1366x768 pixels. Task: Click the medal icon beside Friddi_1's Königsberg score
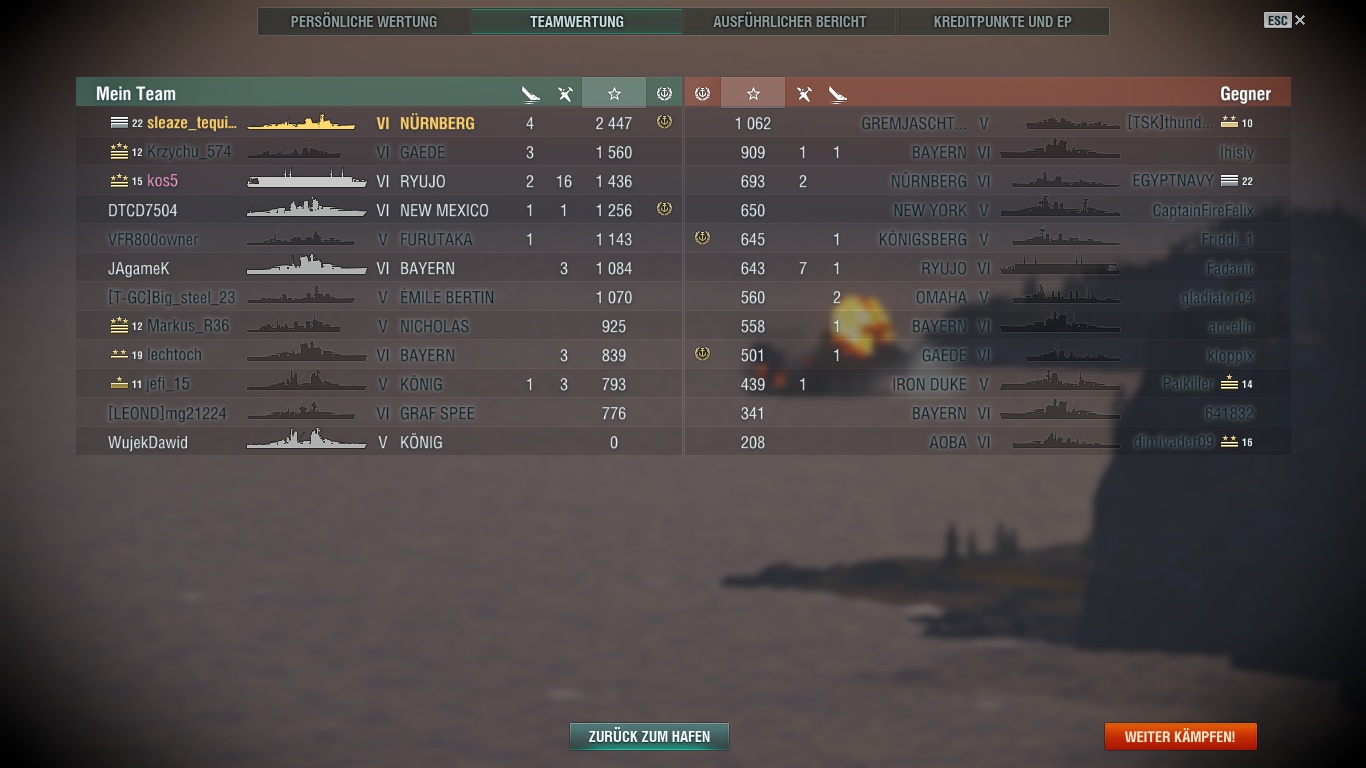coord(703,239)
